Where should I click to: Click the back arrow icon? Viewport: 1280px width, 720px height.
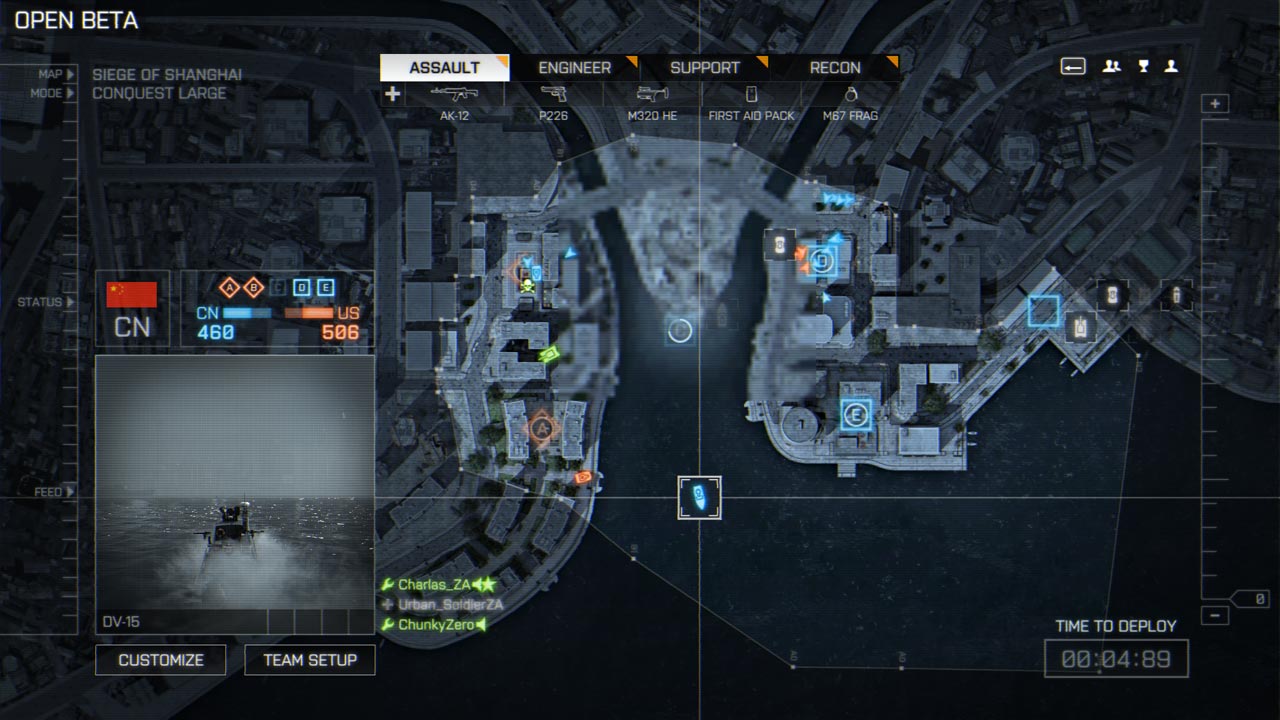pos(1073,67)
